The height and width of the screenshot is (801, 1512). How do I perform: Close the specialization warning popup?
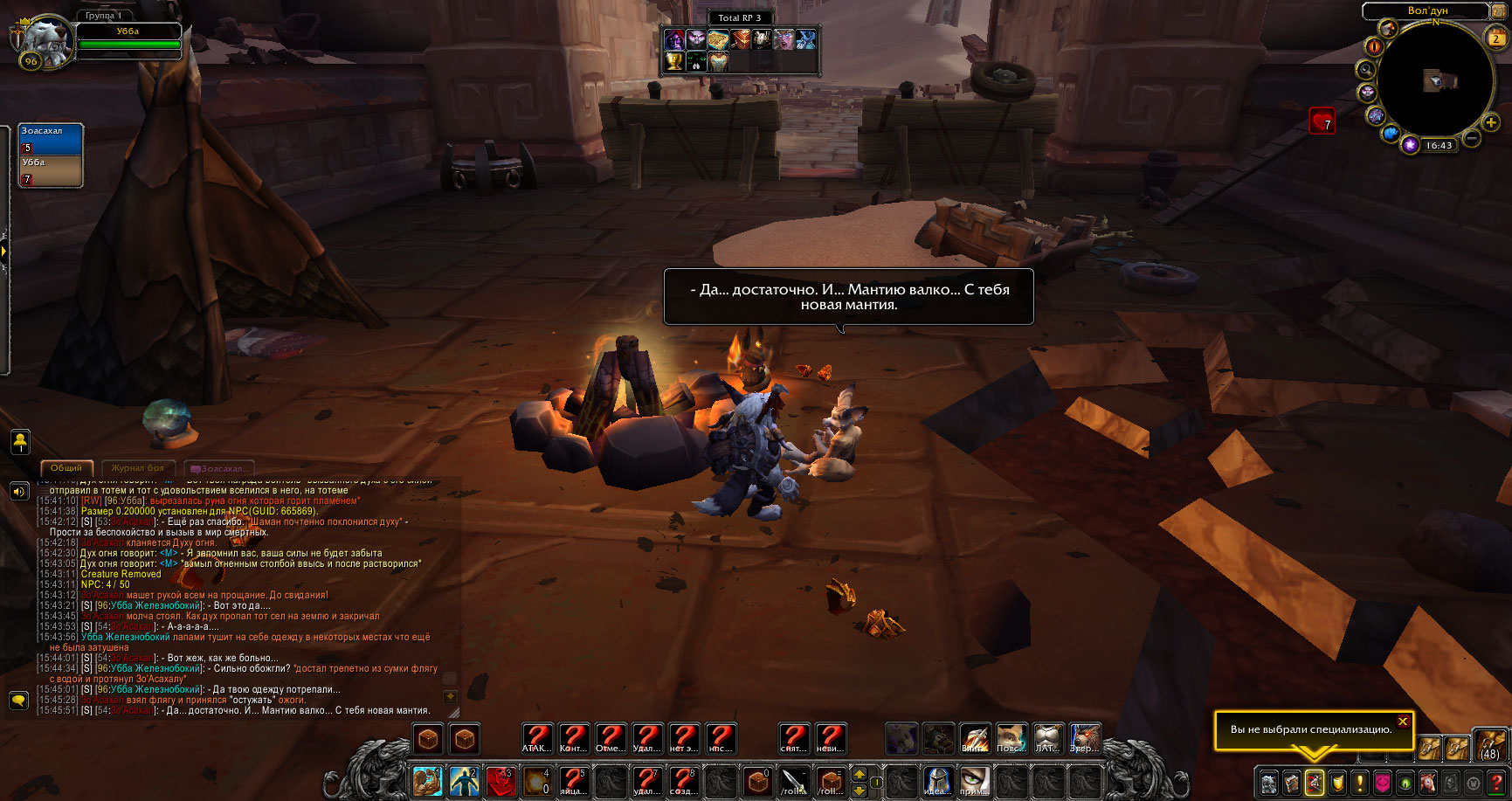pyautogui.click(x=1402, y=722)
